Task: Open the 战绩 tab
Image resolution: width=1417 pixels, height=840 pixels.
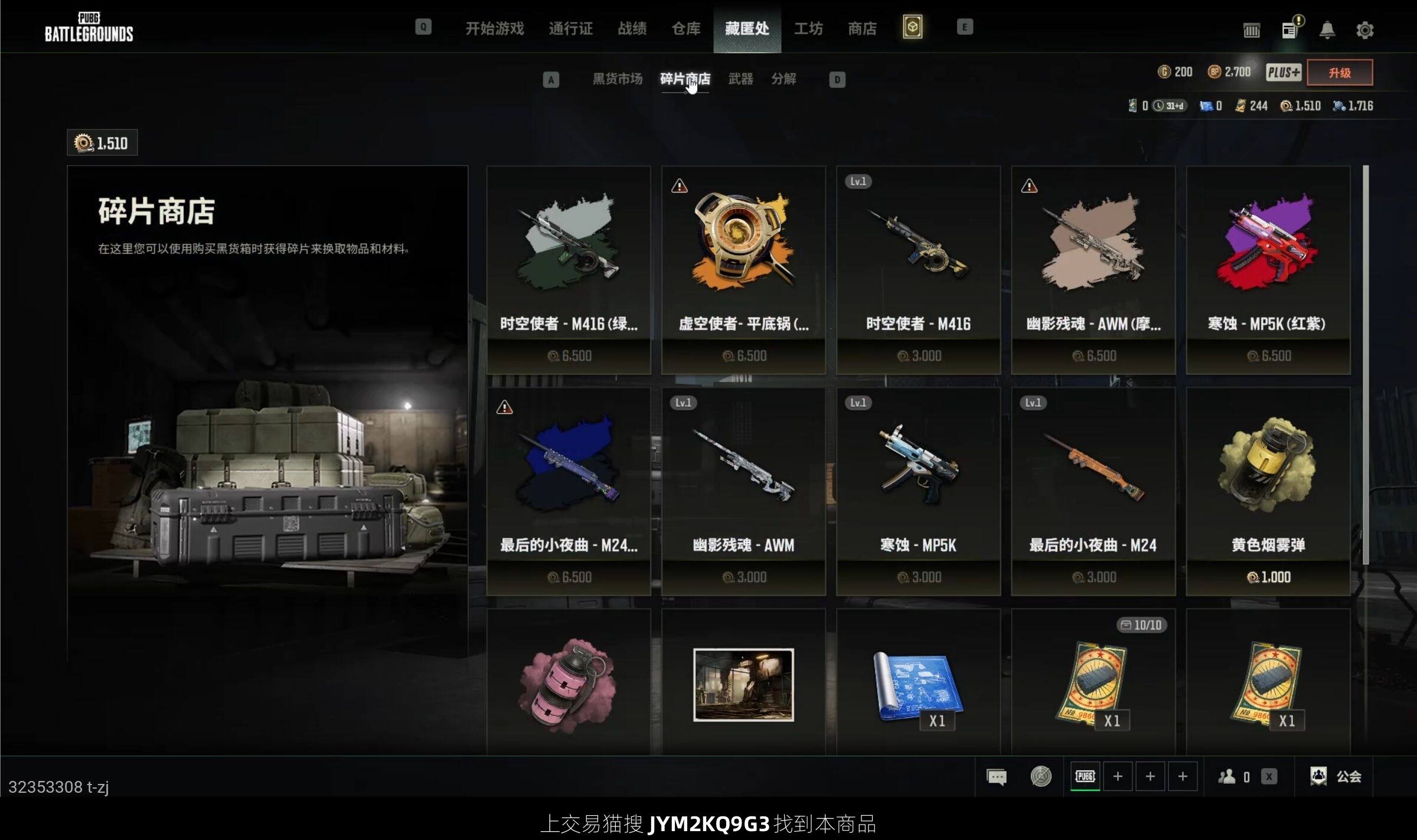Action: pos(632,28)
